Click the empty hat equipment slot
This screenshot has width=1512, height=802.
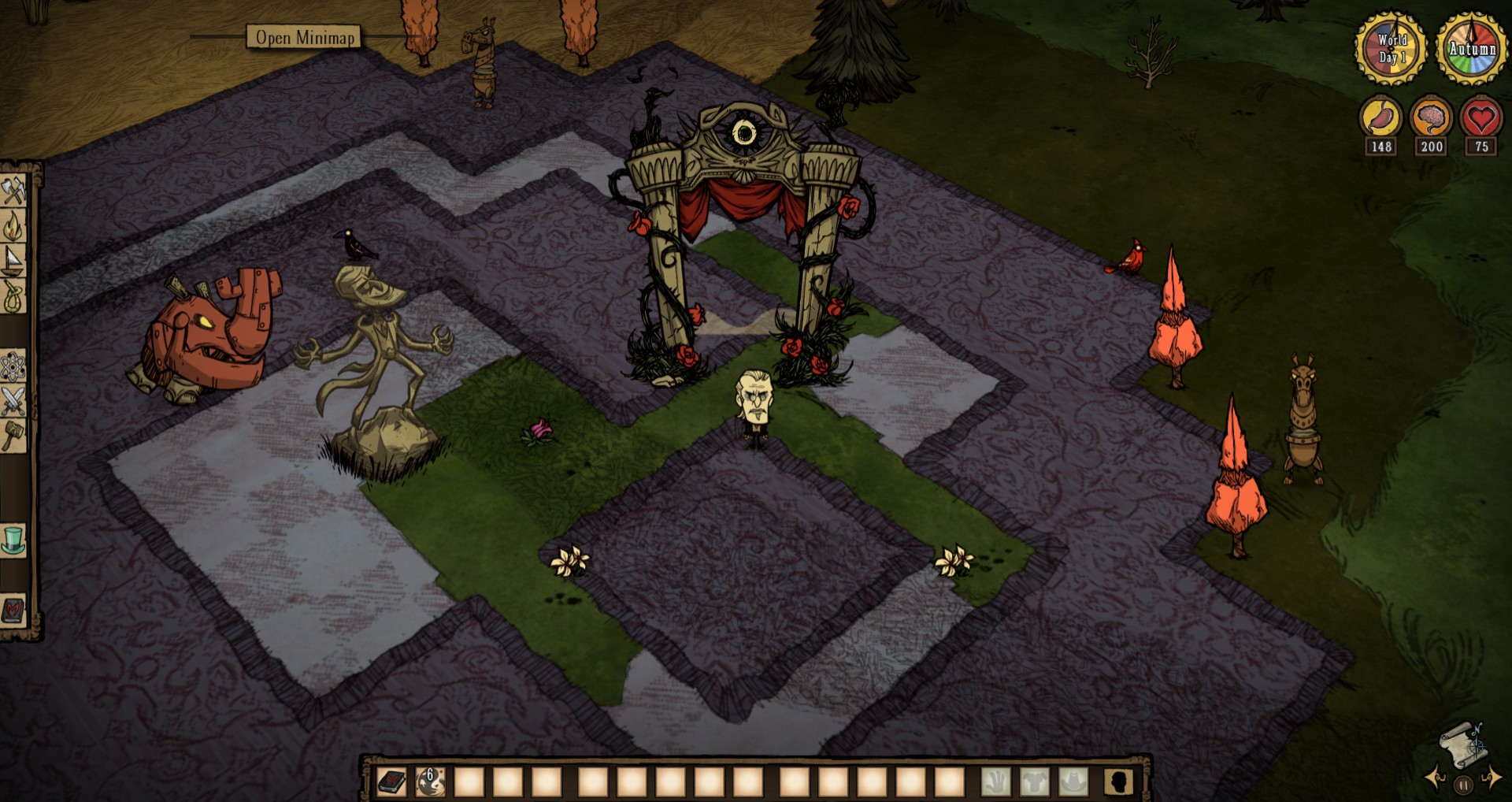click(1073, 782)
